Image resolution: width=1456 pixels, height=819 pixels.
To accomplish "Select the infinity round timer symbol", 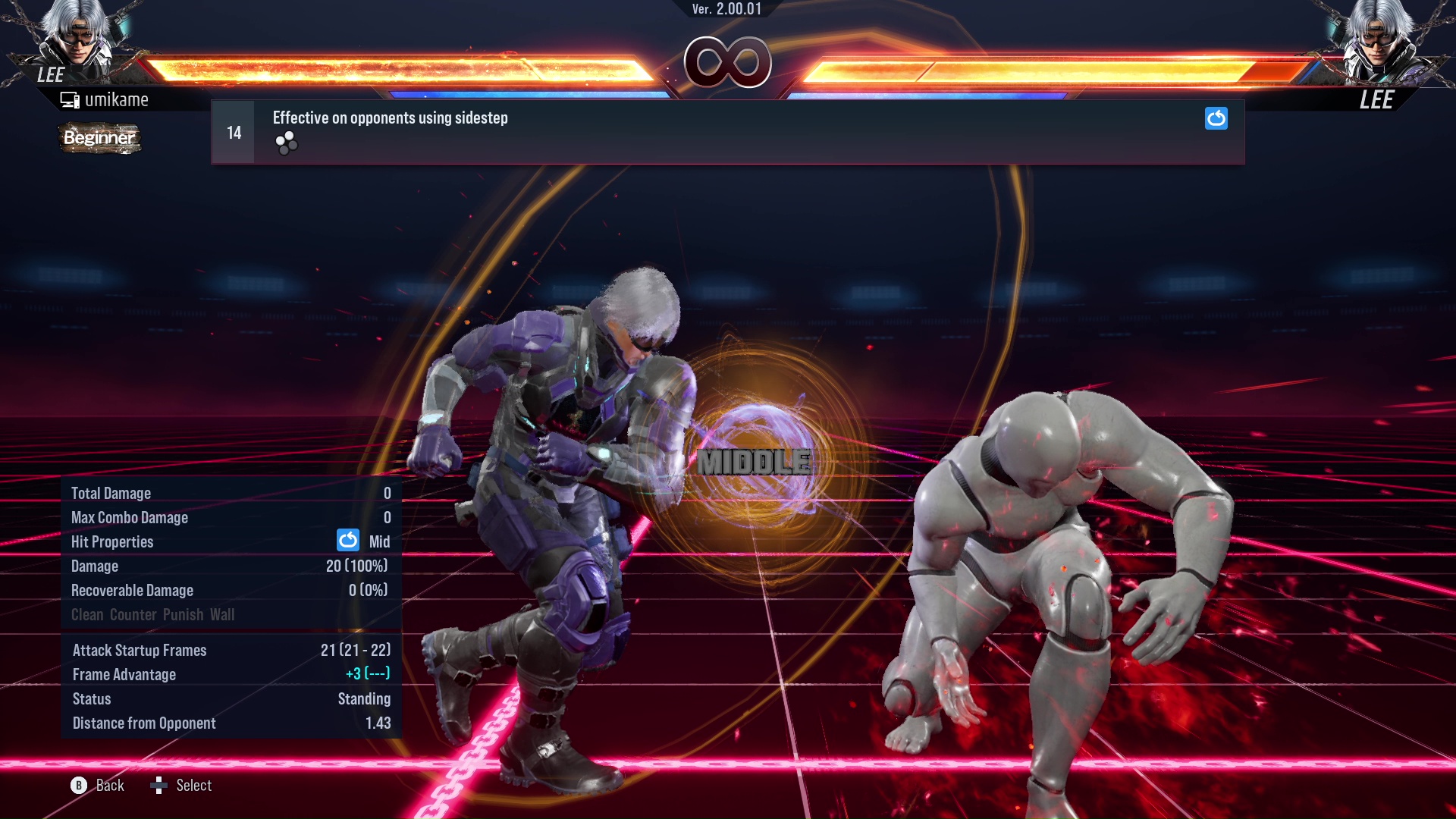I will 729,62.
